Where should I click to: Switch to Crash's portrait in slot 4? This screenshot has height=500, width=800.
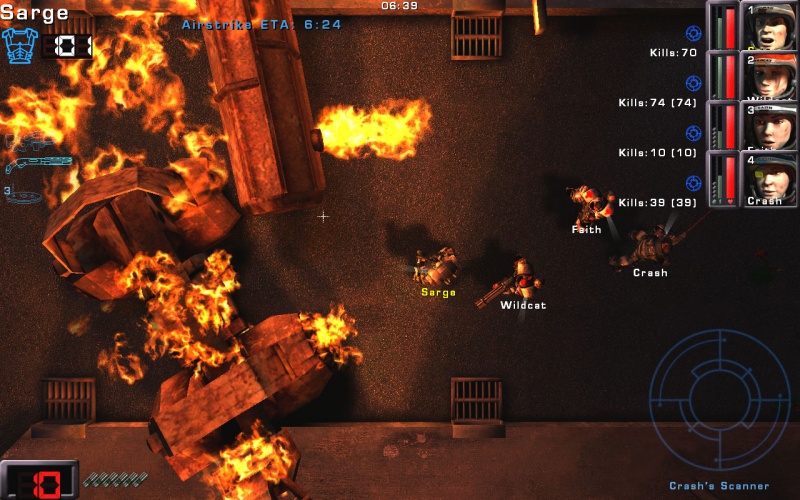769,177
